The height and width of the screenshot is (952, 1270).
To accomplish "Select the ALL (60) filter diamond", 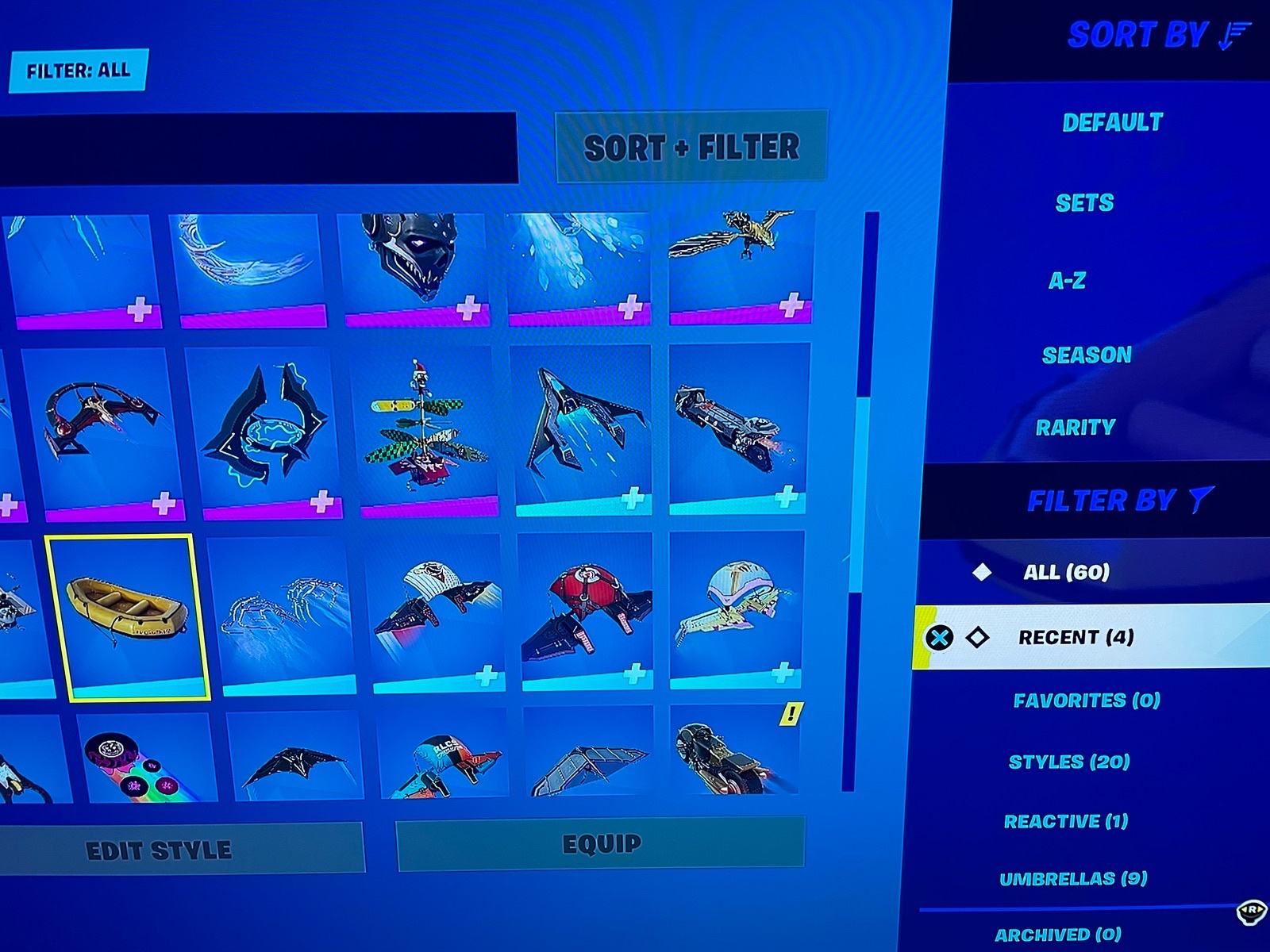I will (983, 573).
